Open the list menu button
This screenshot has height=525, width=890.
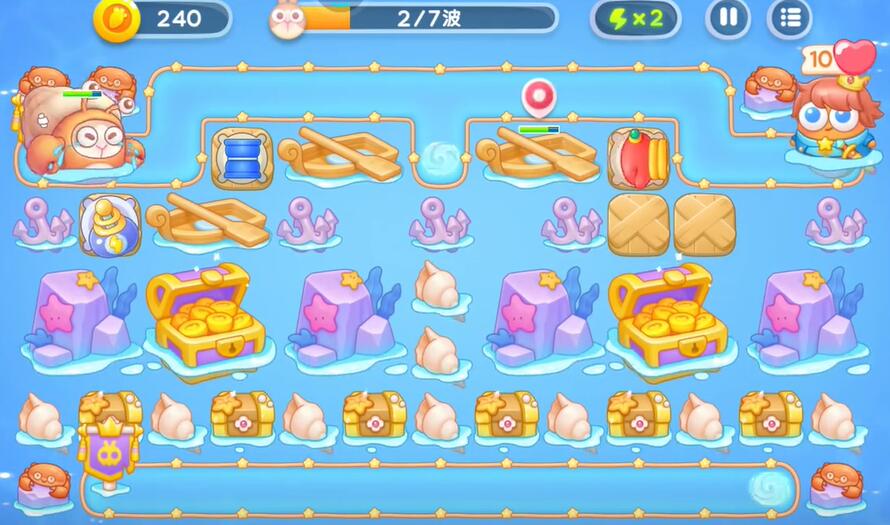click(789, 19)
